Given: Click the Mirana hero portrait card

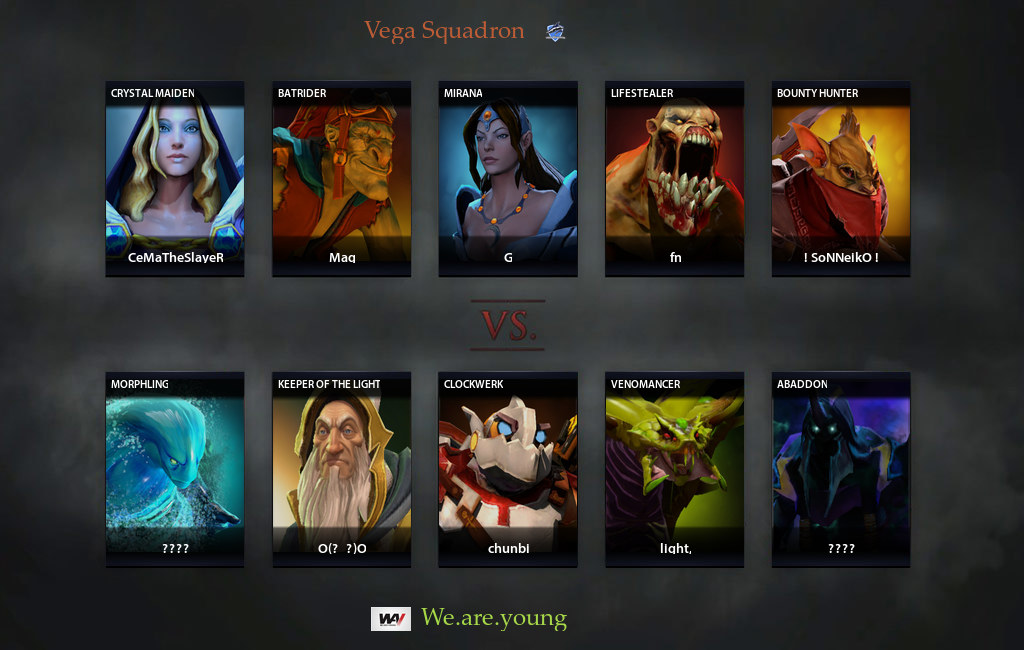Looking at the screenshot, I should 508,179.
